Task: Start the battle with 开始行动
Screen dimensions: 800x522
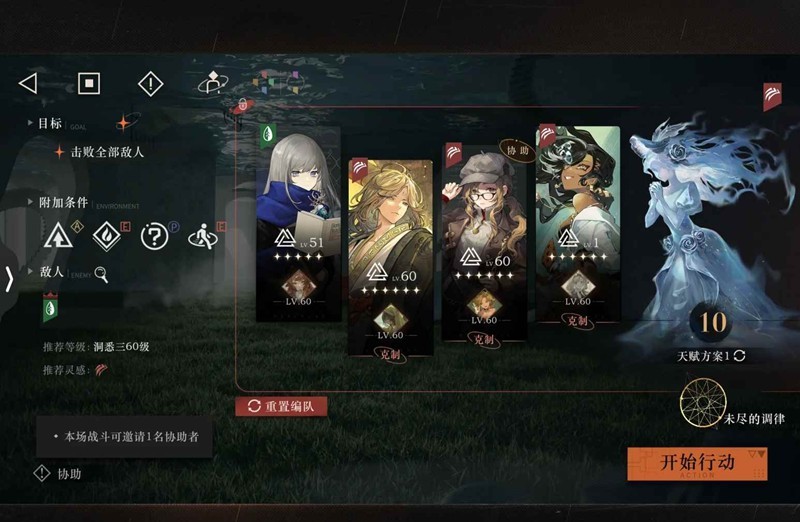Action: 697,463
